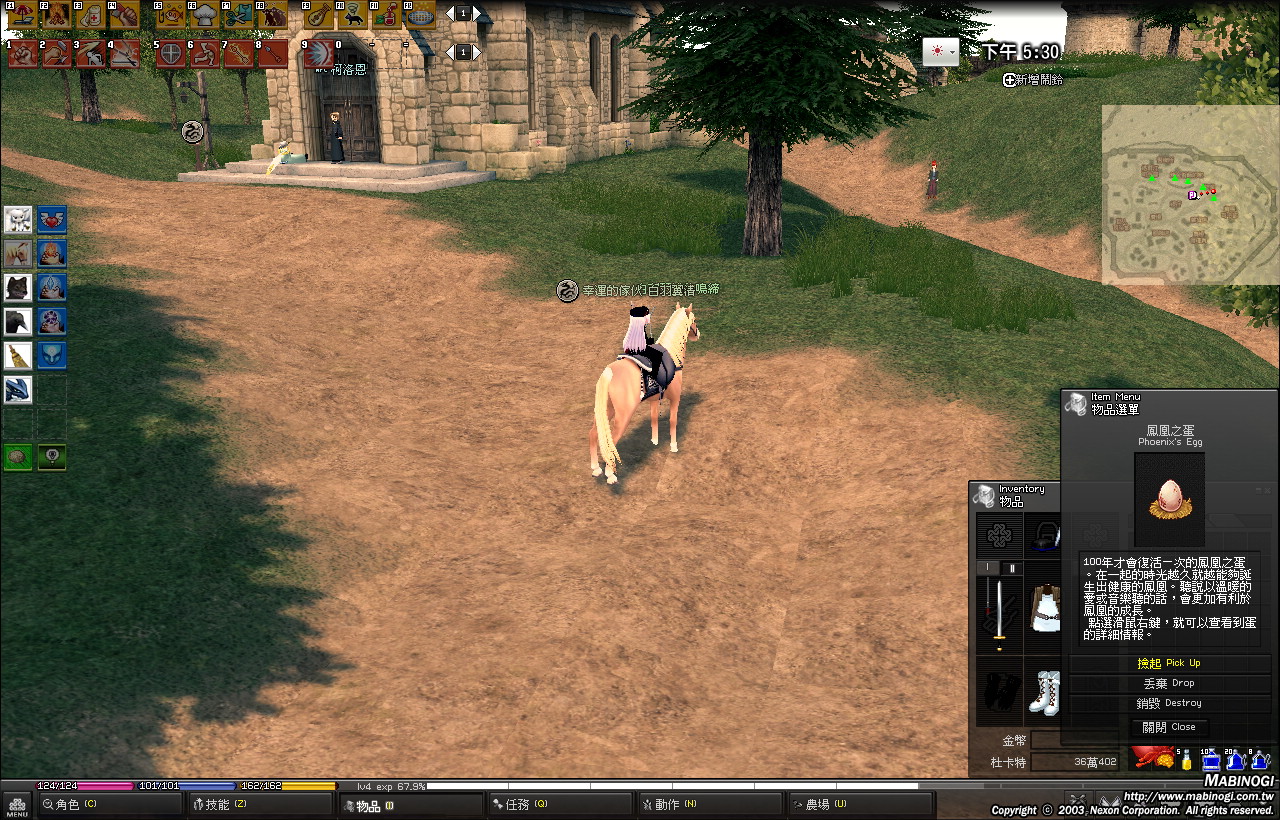This screenshot has width=1280, height=820.
Task: Summon the black wolf pet
Action: coord(18,288)
